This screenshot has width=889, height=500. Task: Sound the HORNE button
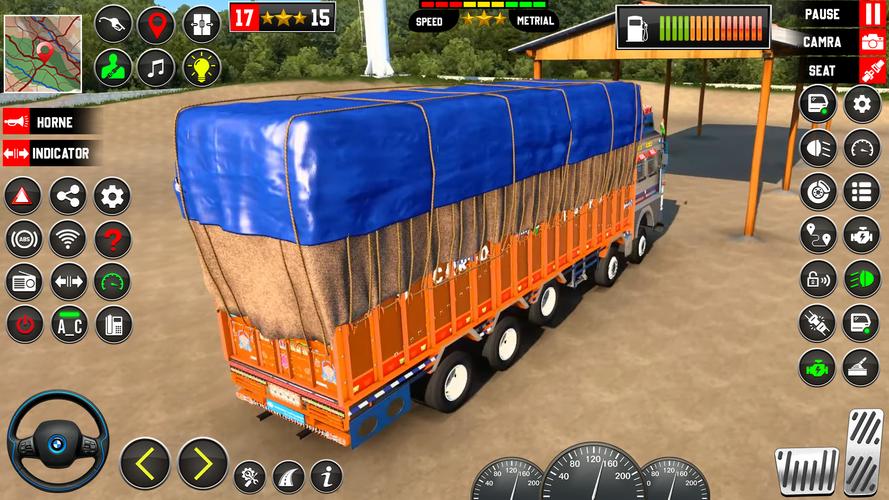click(50, 122)
